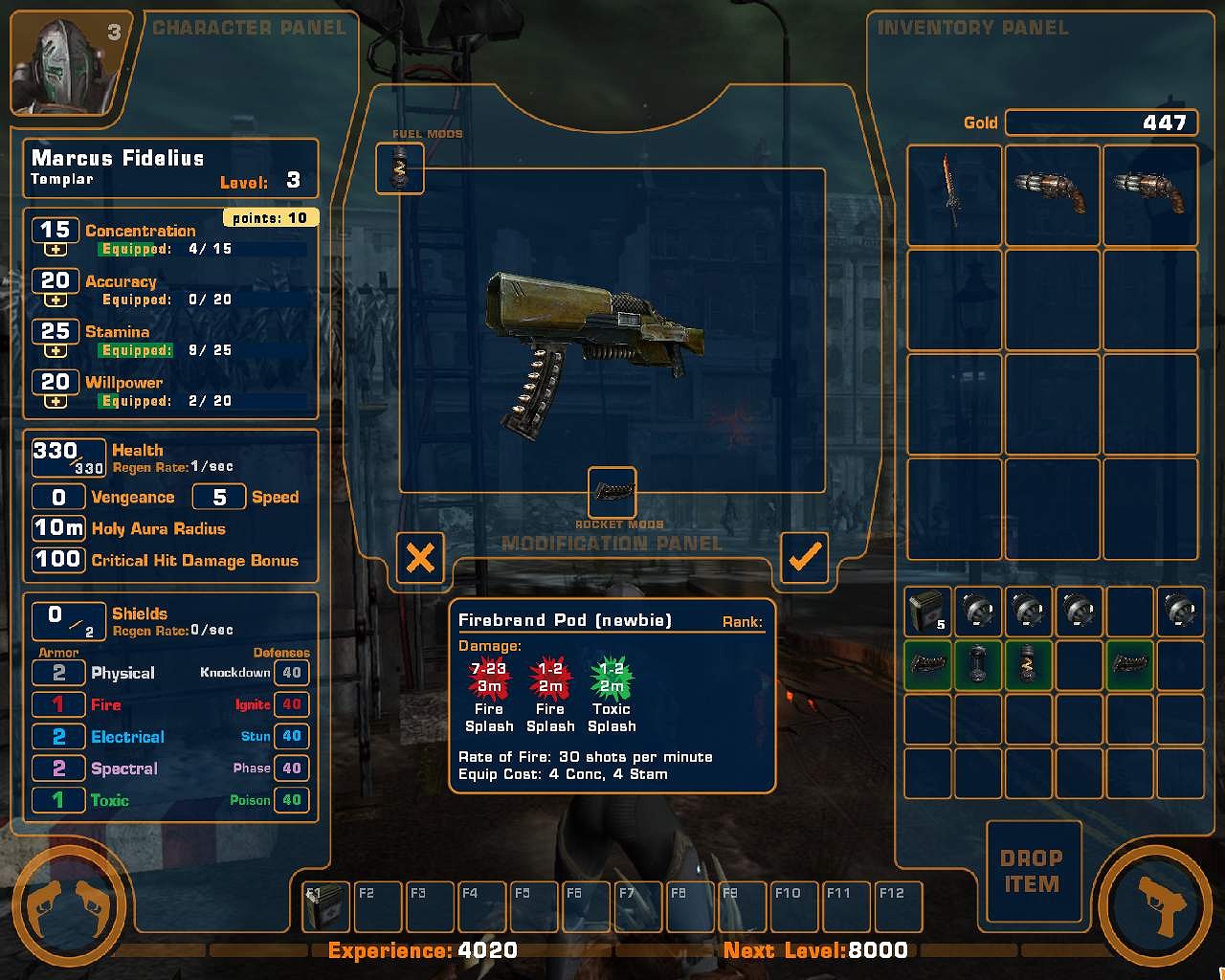Add a point to Willpower
Viewport: 1225px width, 980px height.
[56, 402]
